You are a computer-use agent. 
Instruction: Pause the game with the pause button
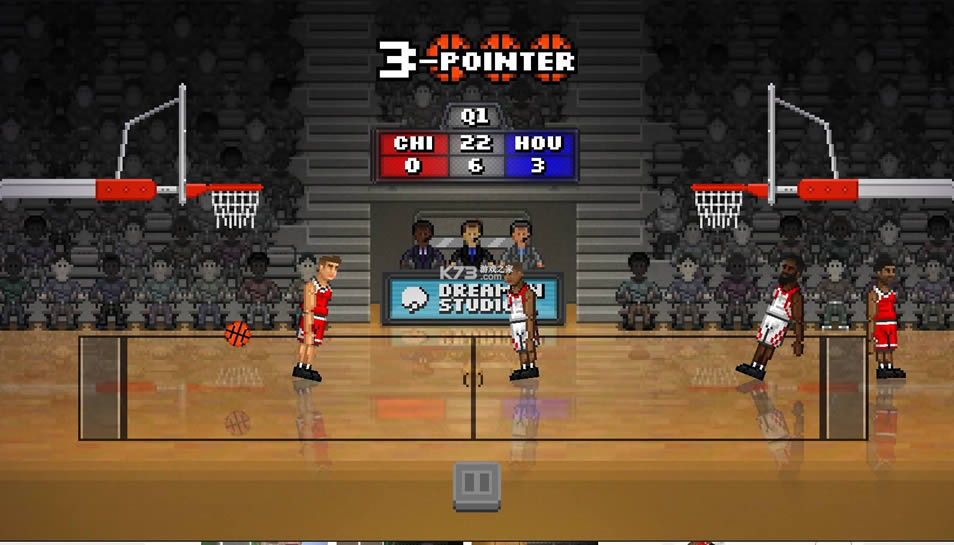click(477, 486)
